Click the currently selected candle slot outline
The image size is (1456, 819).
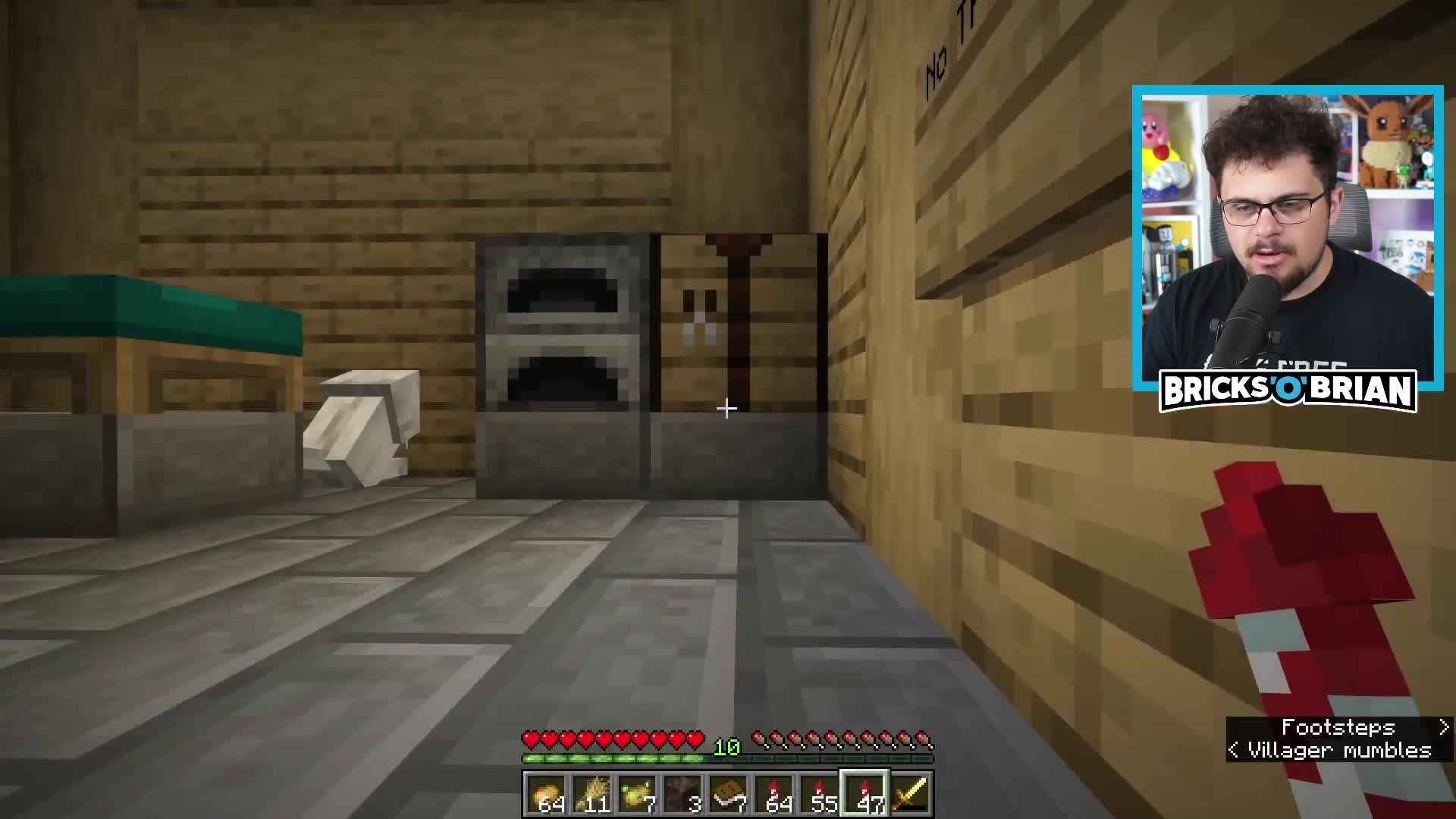(863, 792)
